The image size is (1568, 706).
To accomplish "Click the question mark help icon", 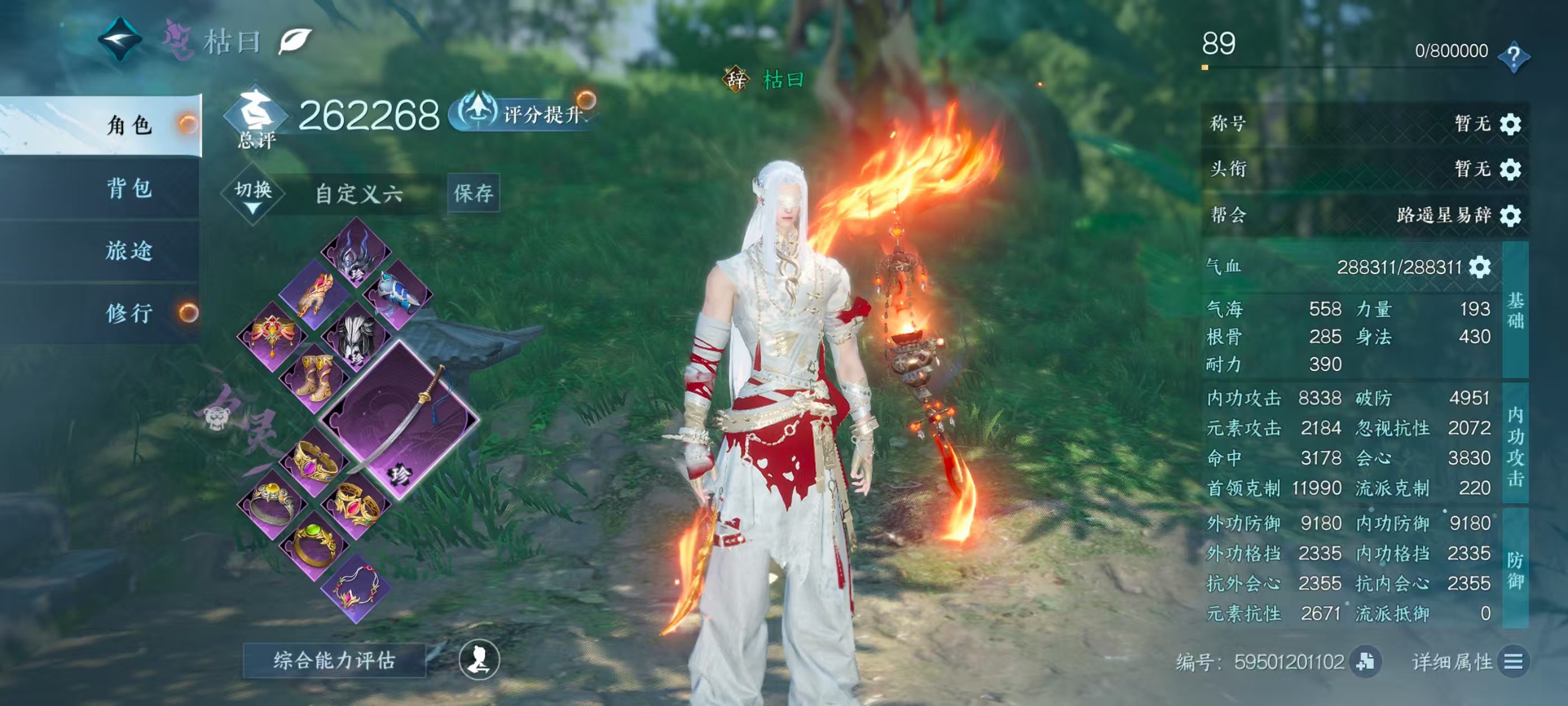I will (x=1513, y=55).
